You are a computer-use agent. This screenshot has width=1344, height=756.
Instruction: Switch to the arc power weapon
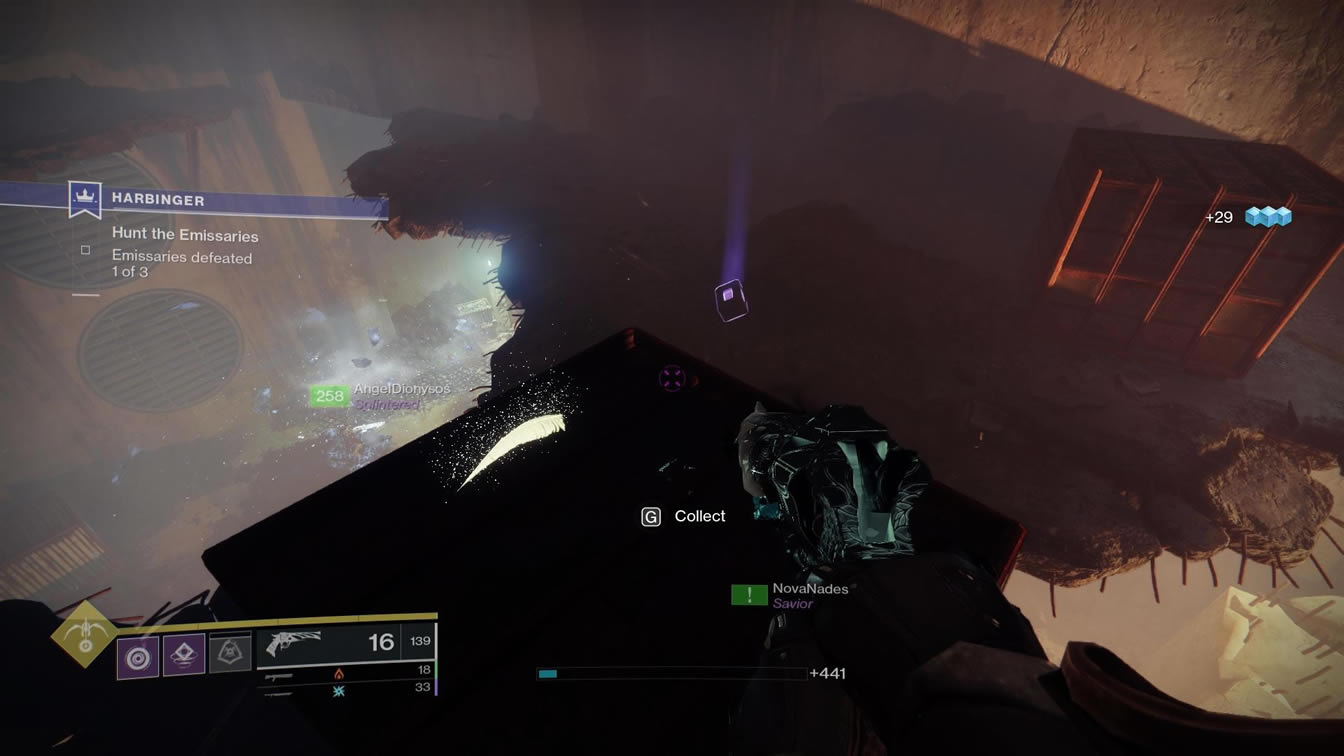pos(340,690)
